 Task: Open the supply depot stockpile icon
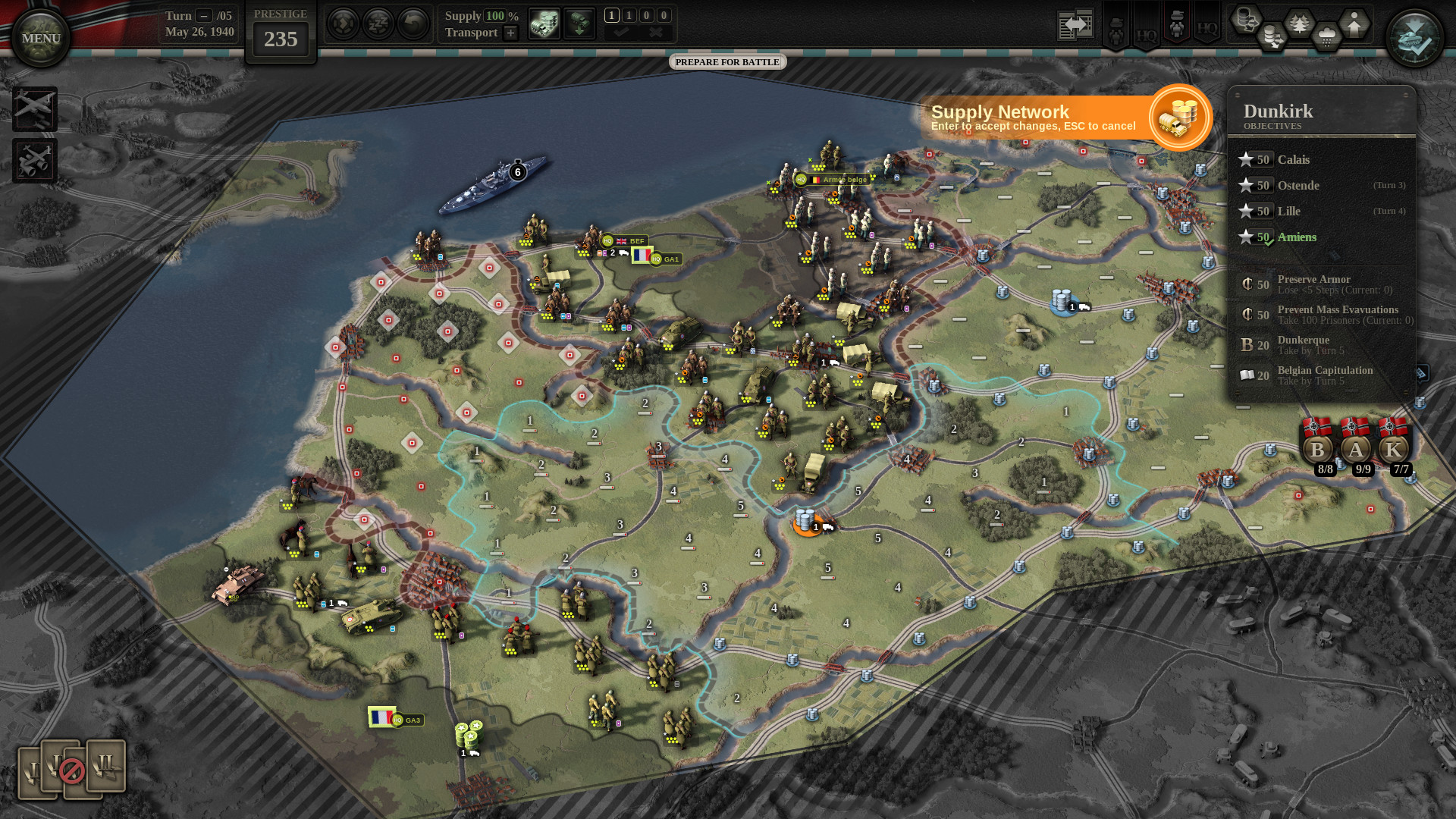pyautogui.click(x=544, y=24)
